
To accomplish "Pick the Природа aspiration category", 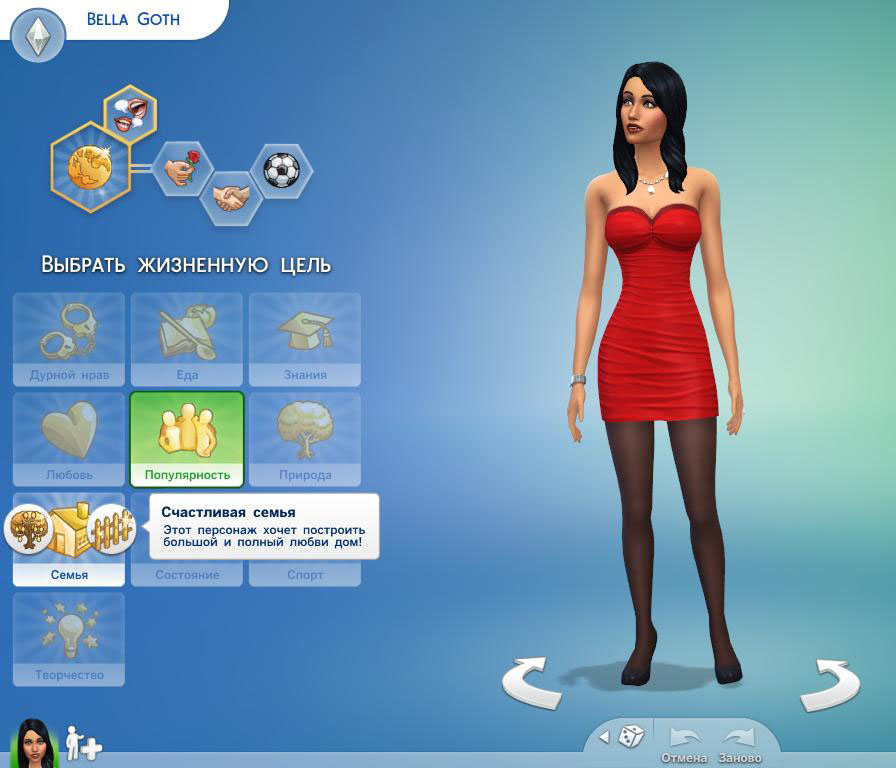I will [305, 439].
